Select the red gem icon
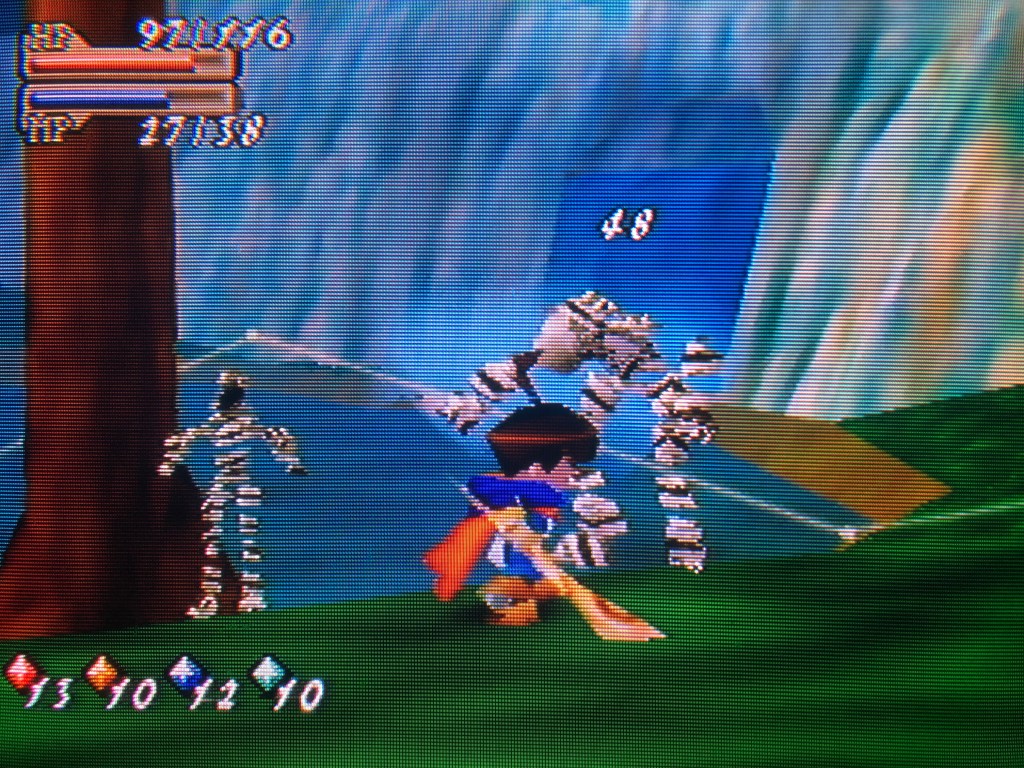The width and height of the screenshot is (1024, 768). (20, 673)
